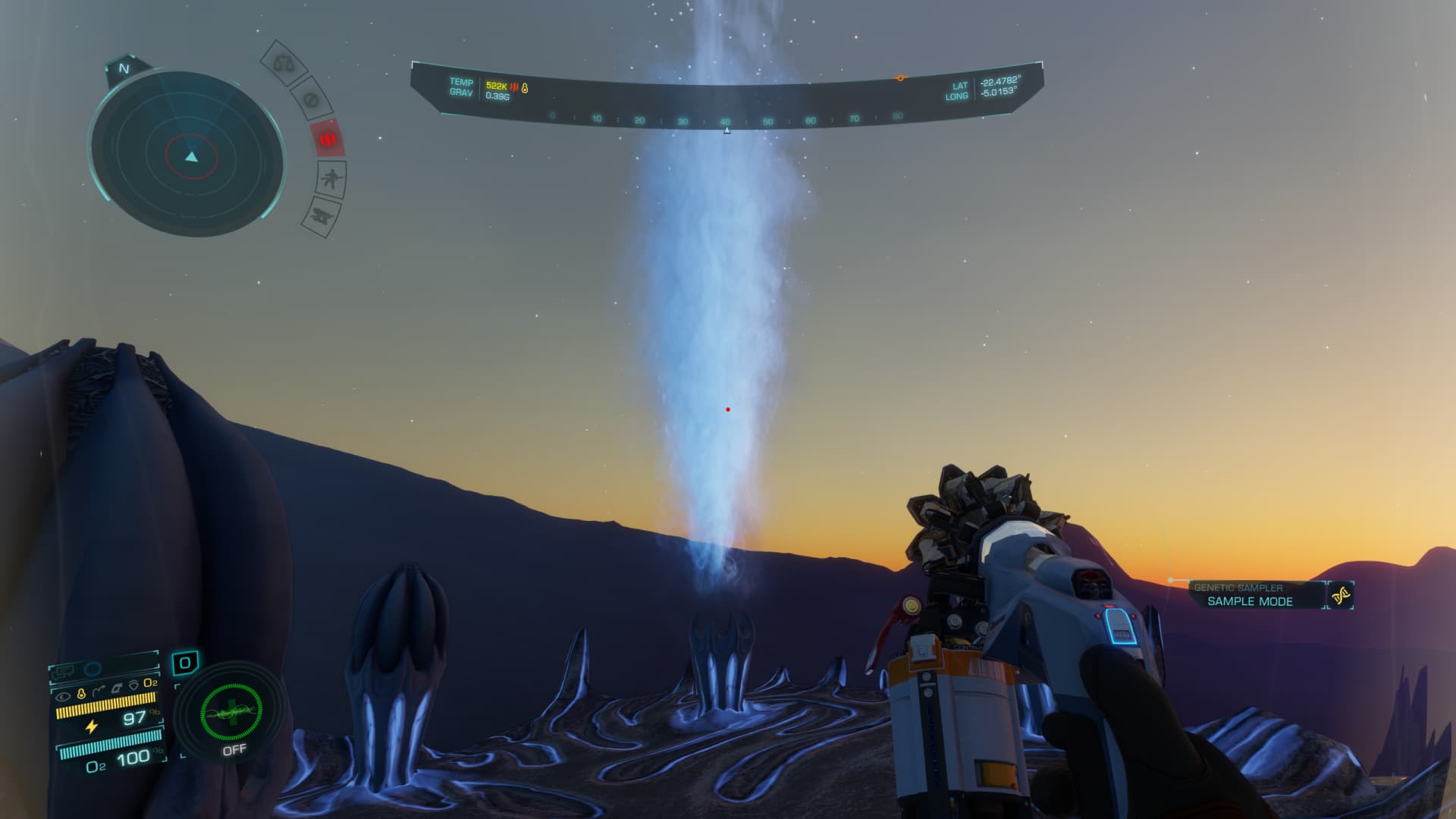The image size is (1456, 819).
Task: Click the Genetic Sampler Sample Mode panel
Action: pyautogui.click(x=1248, y=595)
